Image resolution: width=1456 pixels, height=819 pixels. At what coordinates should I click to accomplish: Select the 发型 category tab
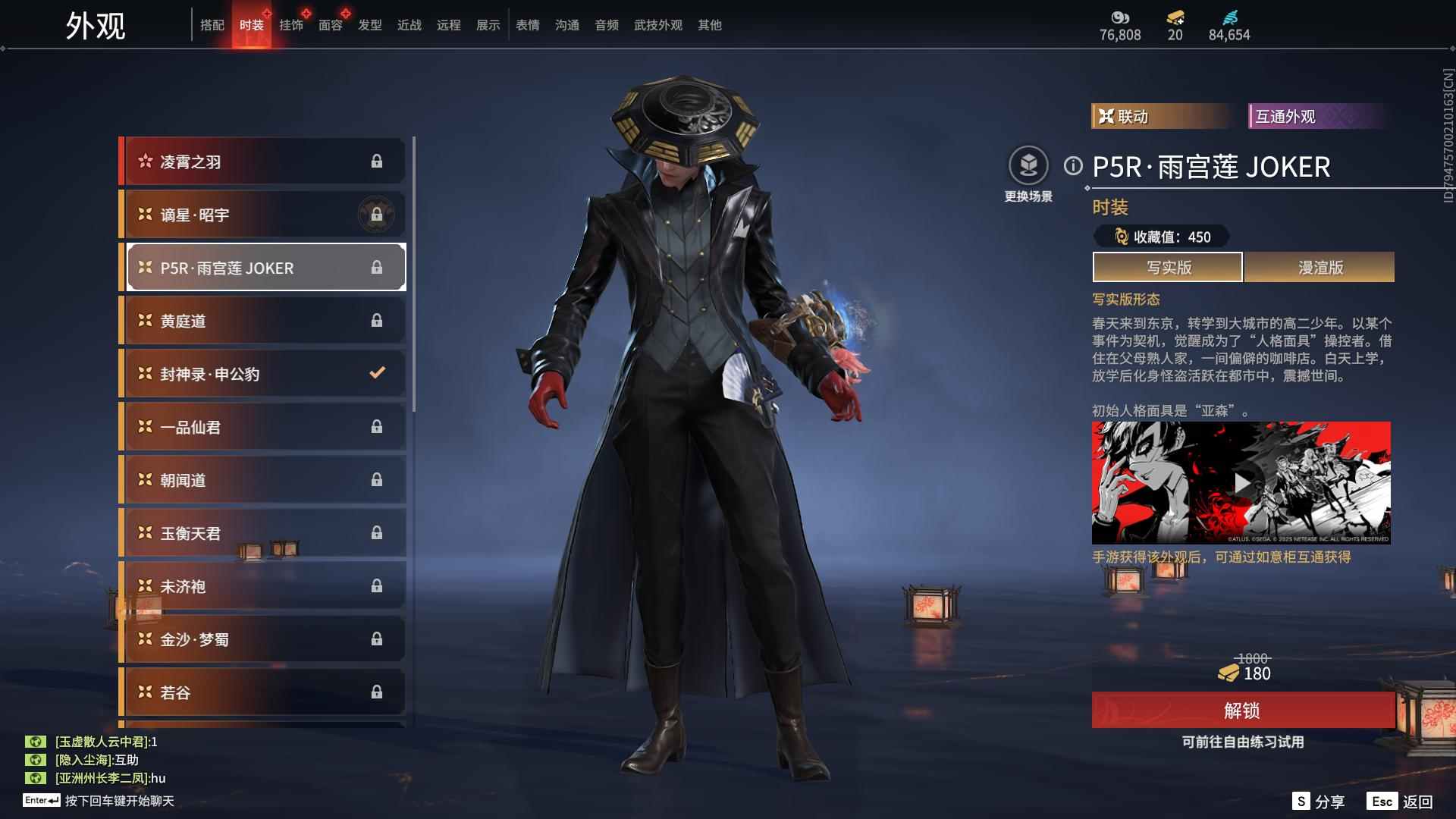[370, 25]
